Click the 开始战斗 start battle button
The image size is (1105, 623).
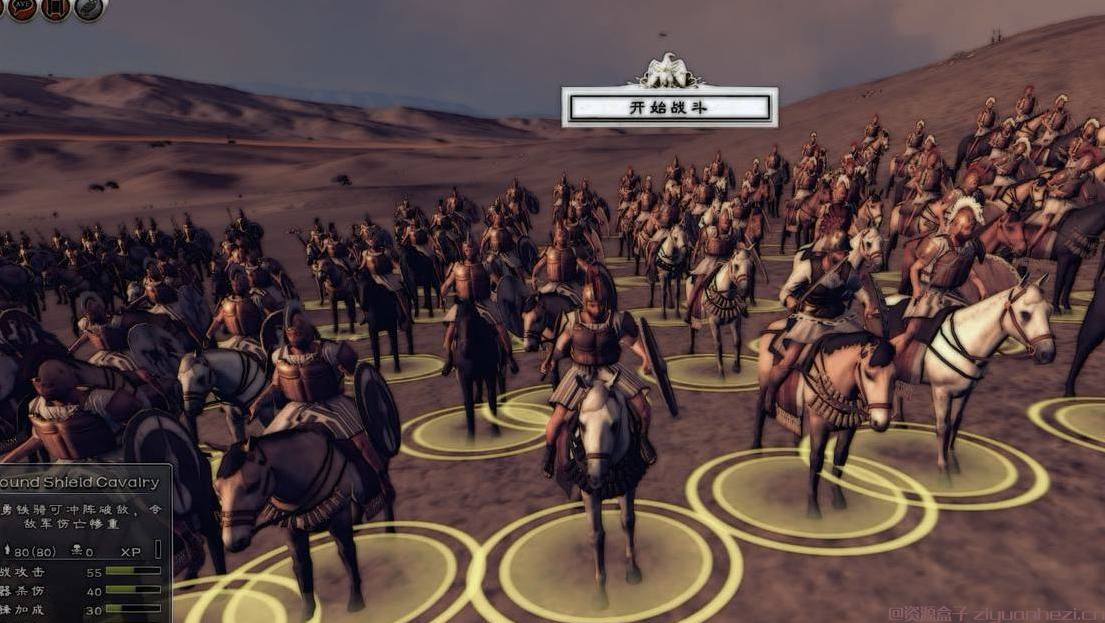tap(669, 107)
